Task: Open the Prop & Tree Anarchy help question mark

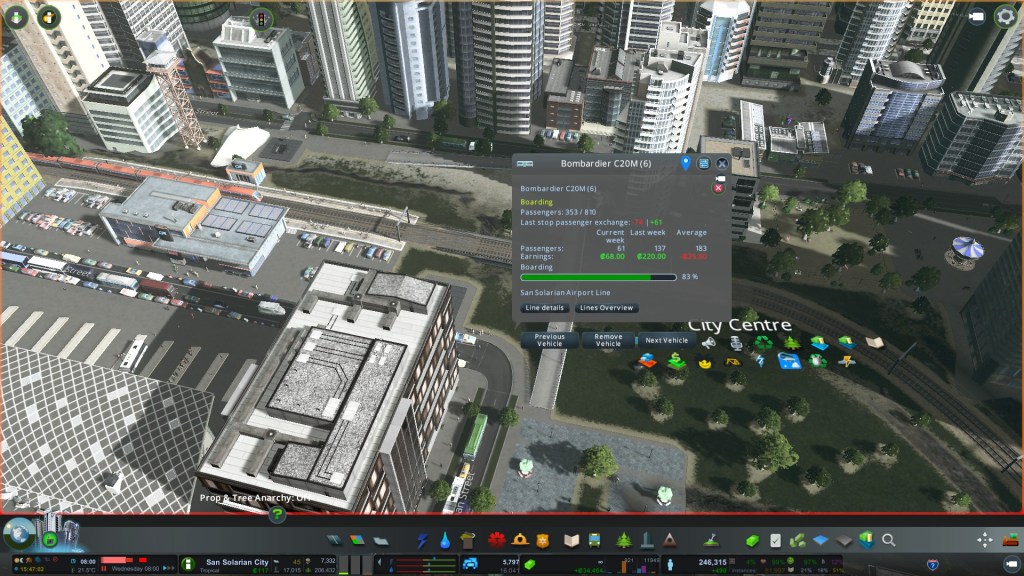Action: point(278,515)
